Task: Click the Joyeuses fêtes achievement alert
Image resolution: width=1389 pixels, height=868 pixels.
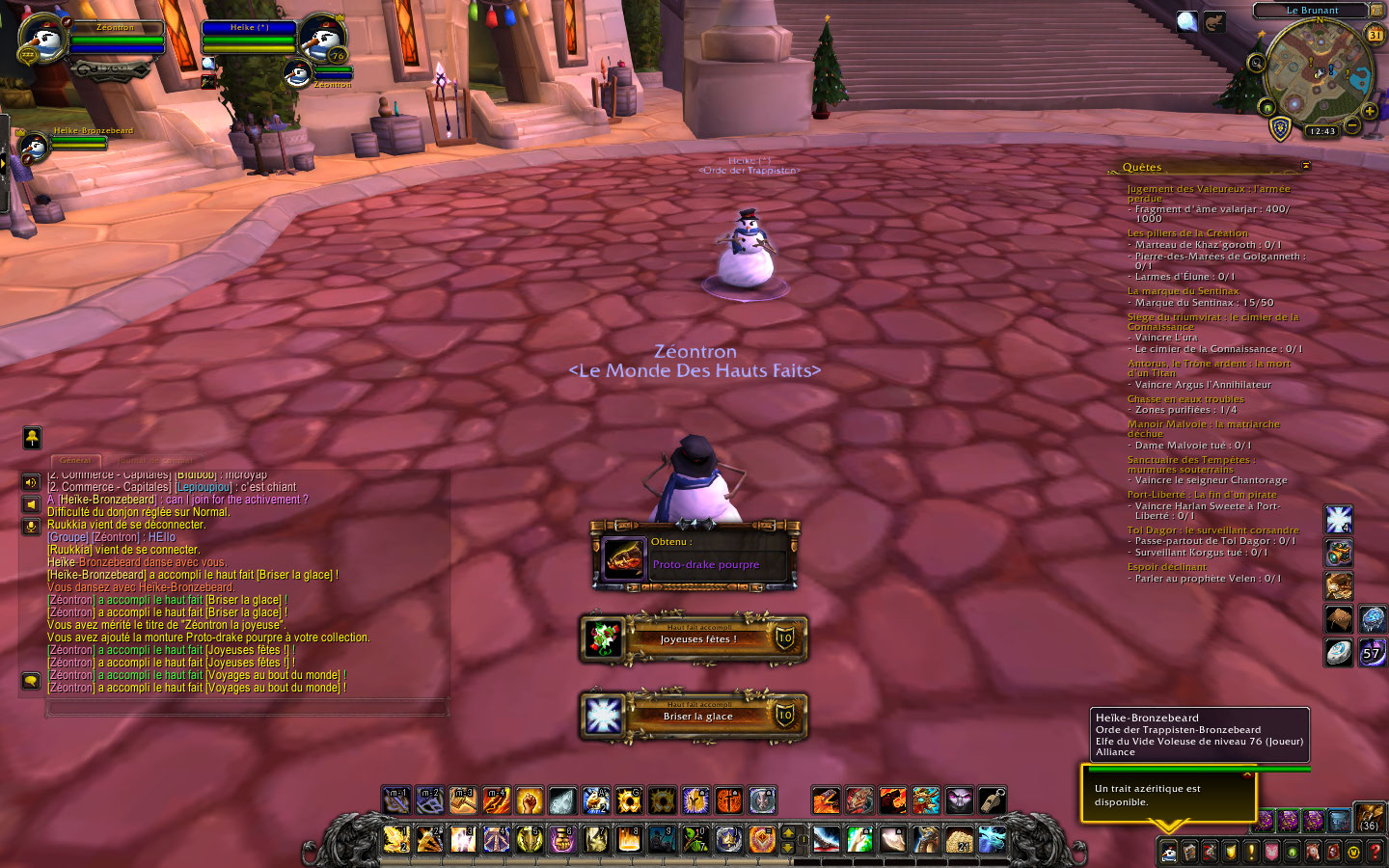Action: [694, 638]
